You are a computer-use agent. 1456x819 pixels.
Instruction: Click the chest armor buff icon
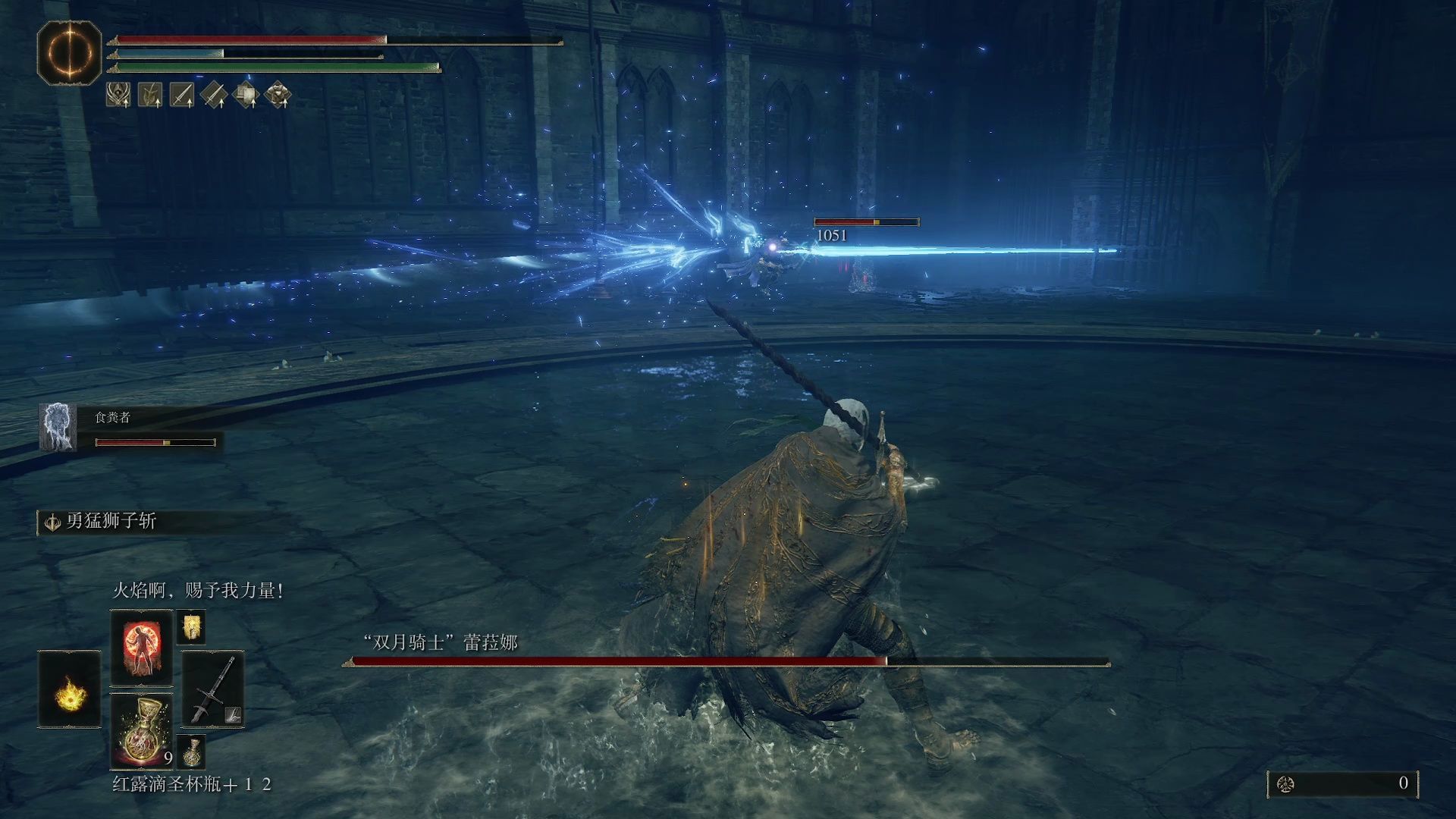click(278, 95)
